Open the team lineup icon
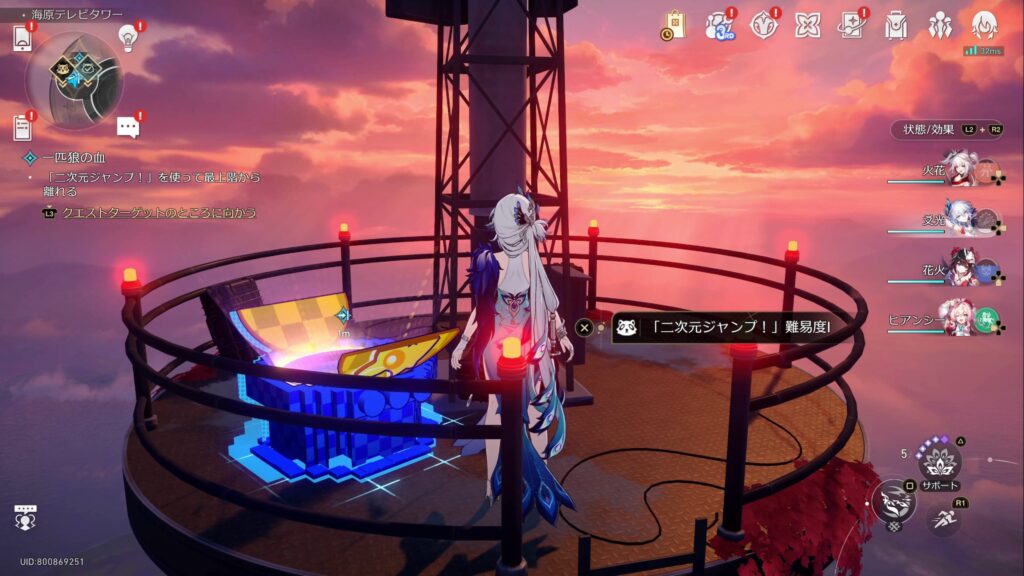 coord(940,25)
